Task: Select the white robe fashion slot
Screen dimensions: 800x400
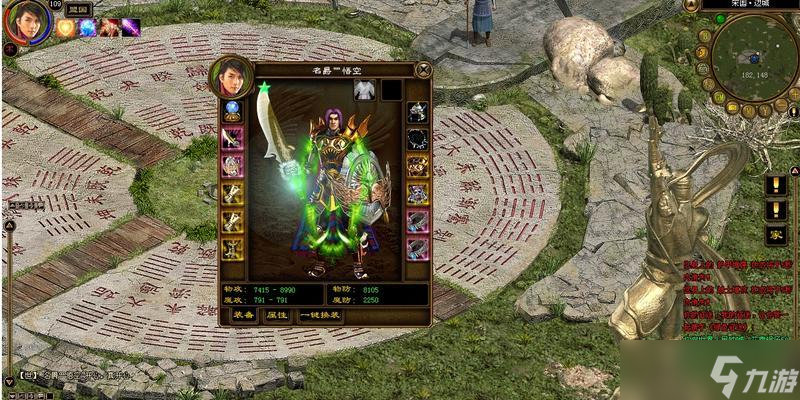Action: (x=364, y=90)
